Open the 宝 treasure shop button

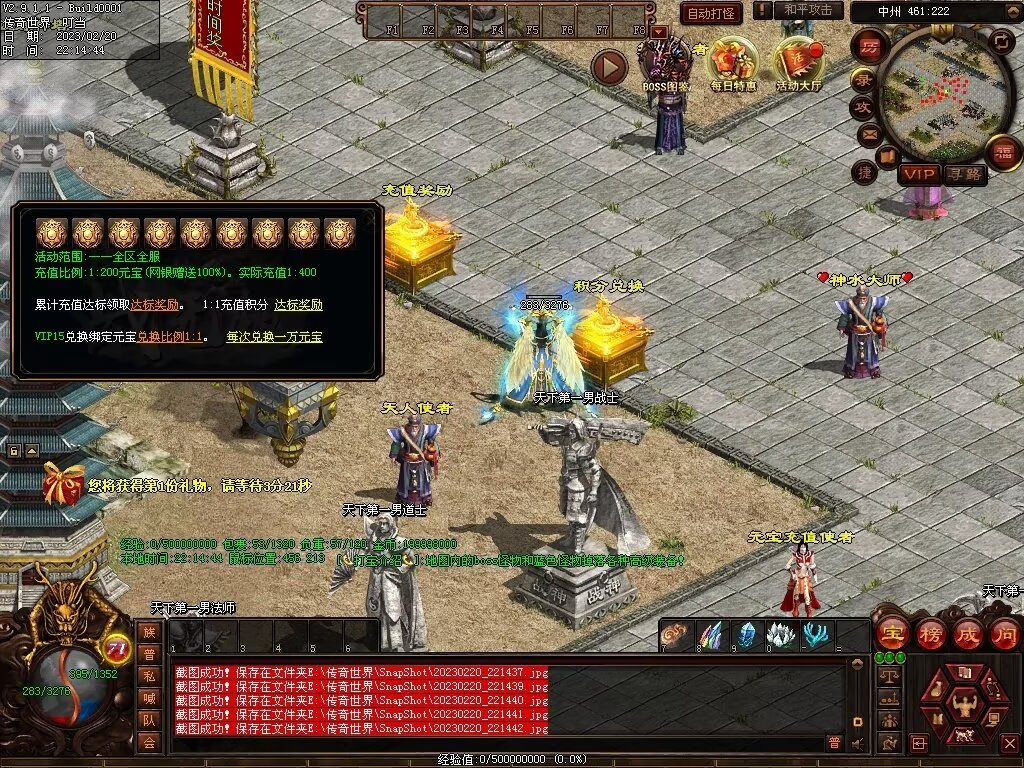(892, 633)
